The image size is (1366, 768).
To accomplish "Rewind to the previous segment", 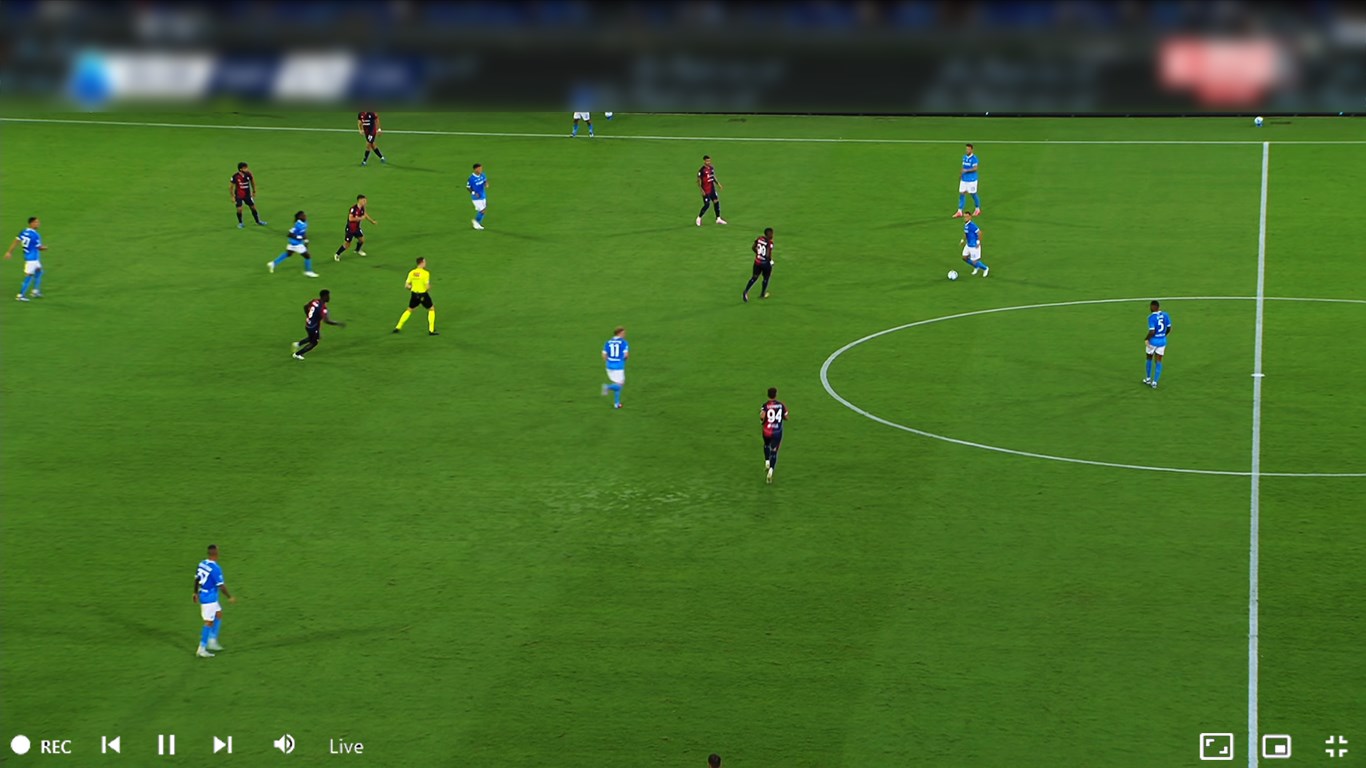I will [111, 745].
